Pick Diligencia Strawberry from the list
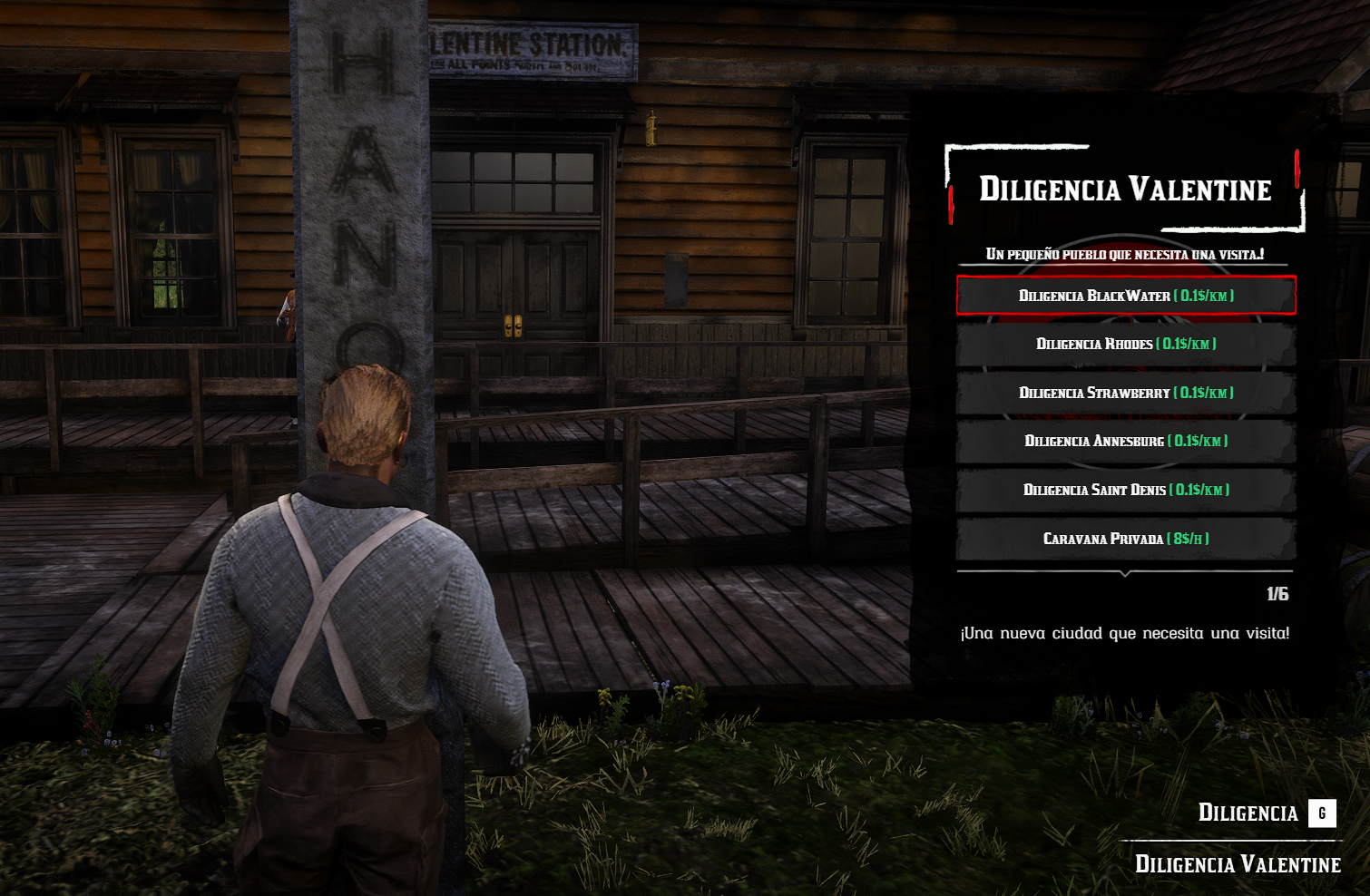1370x896 pixels. click(x=1126, y=393)
